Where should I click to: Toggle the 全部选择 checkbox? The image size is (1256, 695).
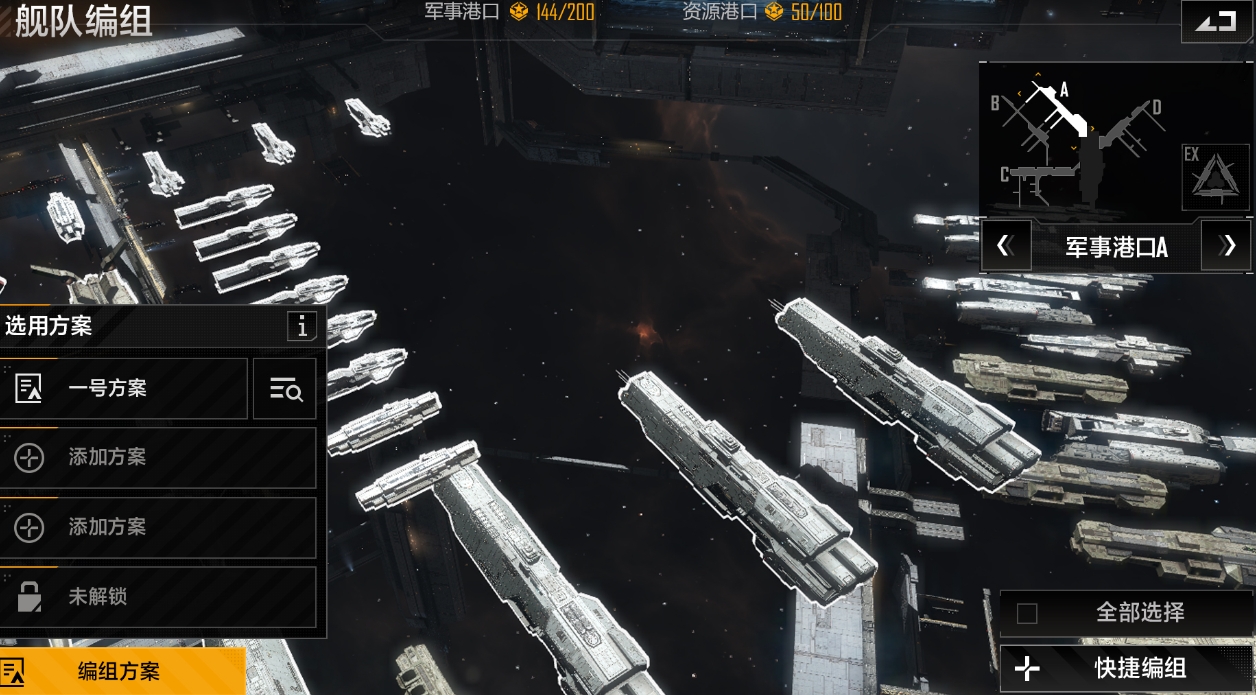coord(1027,613)
